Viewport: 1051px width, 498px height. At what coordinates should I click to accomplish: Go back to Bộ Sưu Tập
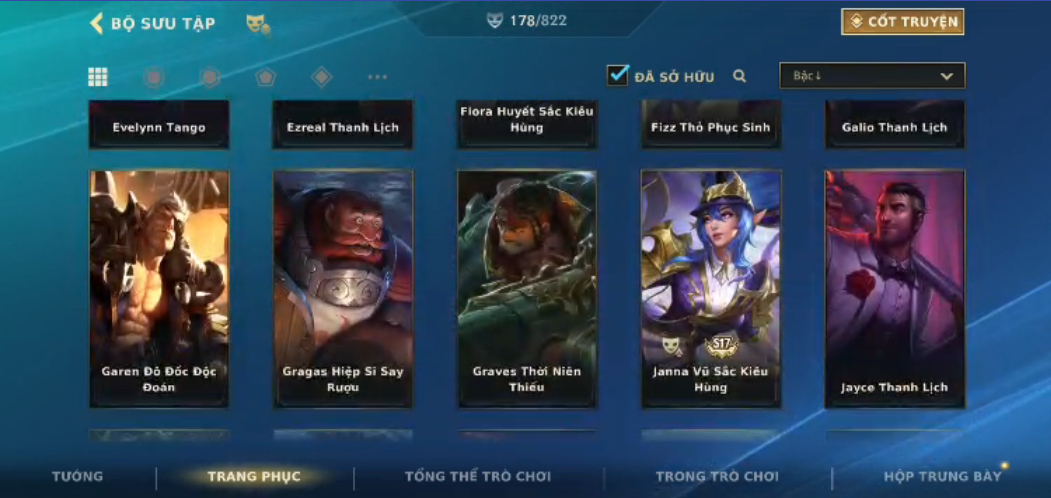coord(152,23)
